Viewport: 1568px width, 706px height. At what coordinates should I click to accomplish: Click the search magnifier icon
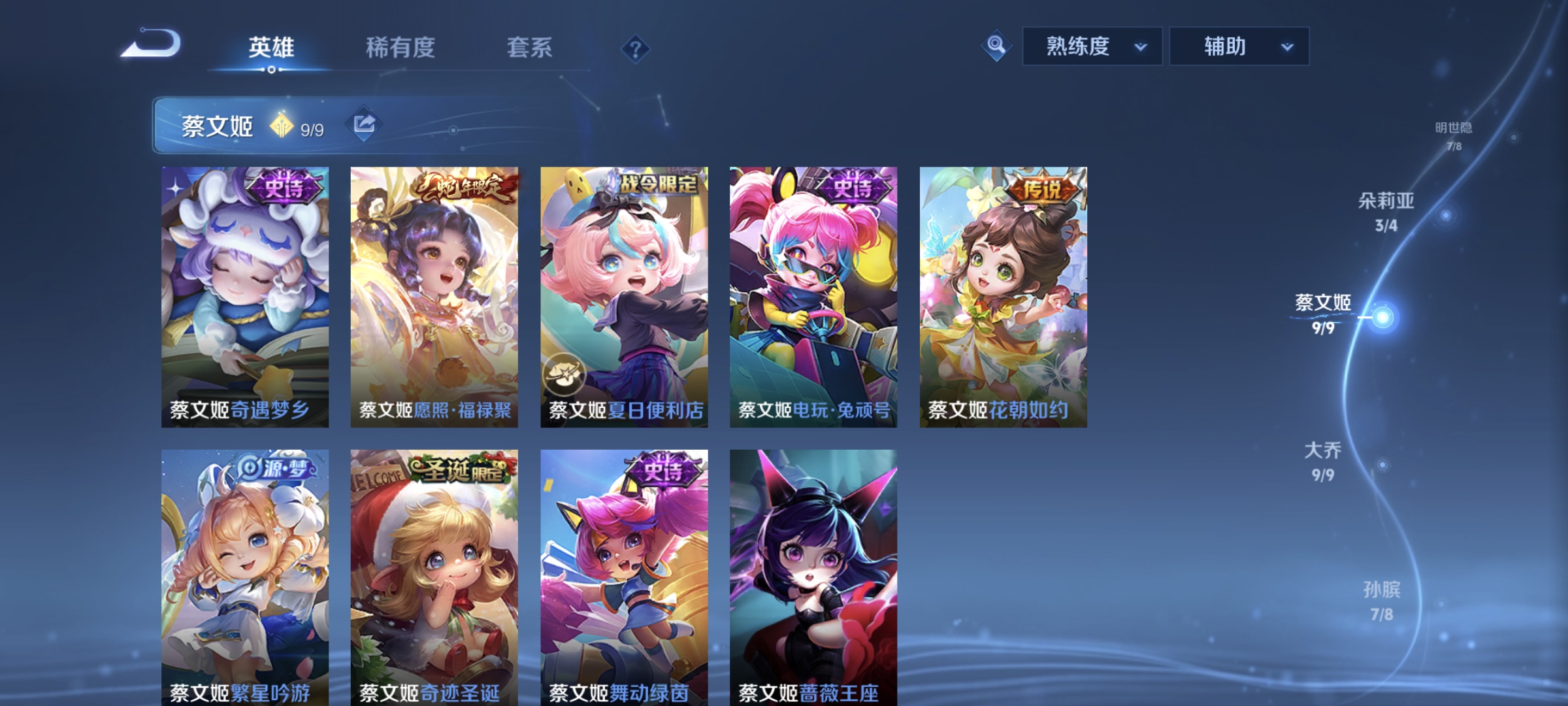click(995, 46)
